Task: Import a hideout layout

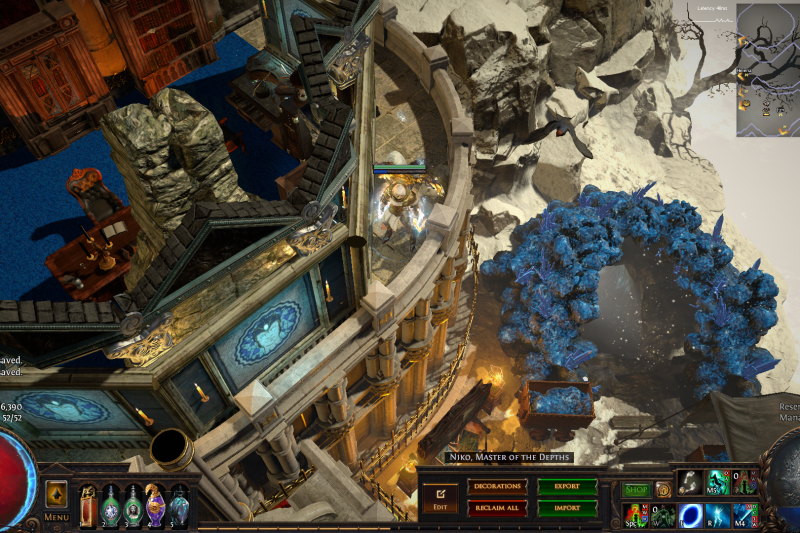Action: 567,508
